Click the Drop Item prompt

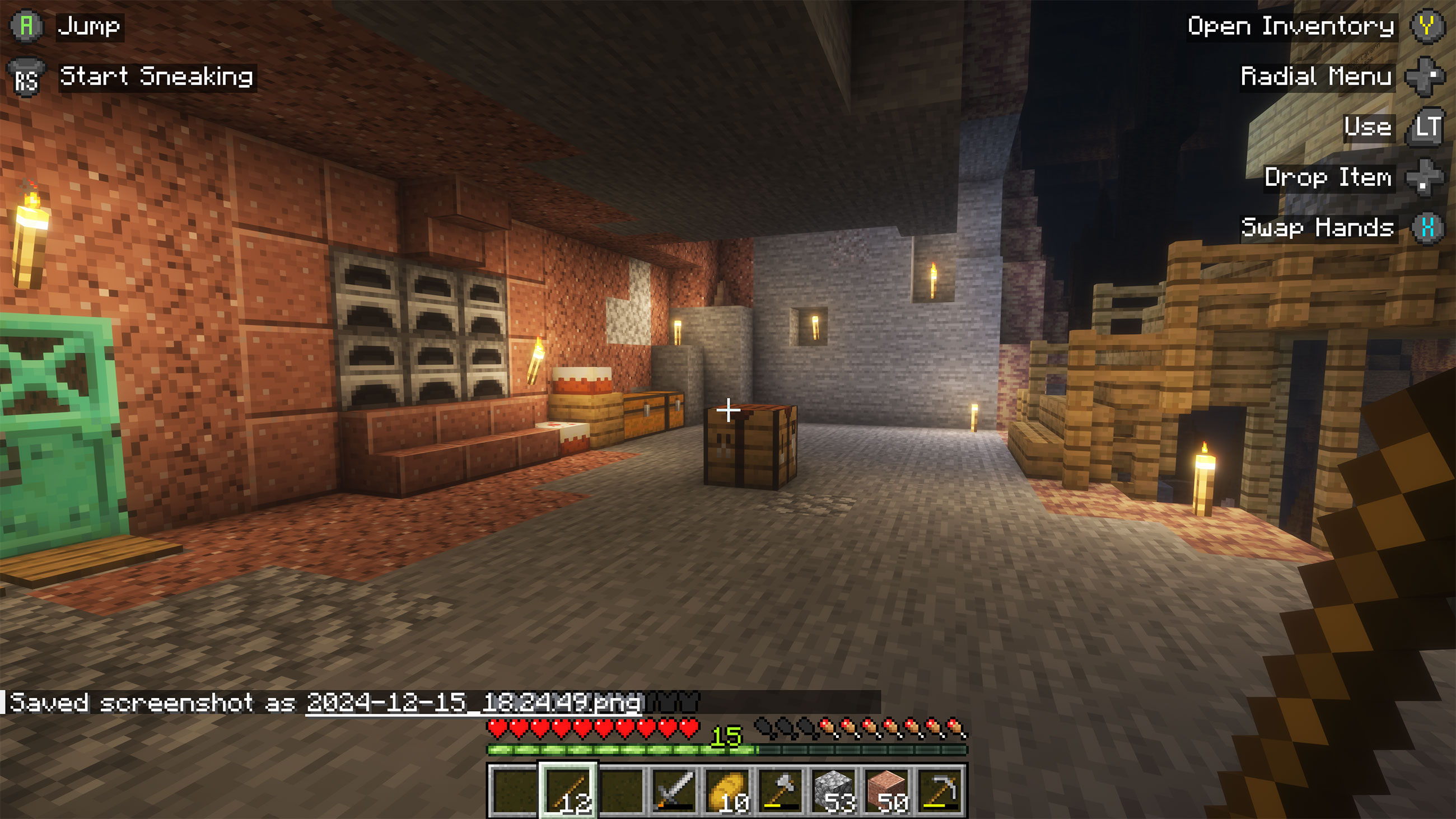pyautogui.click(x=1329, y=178)
